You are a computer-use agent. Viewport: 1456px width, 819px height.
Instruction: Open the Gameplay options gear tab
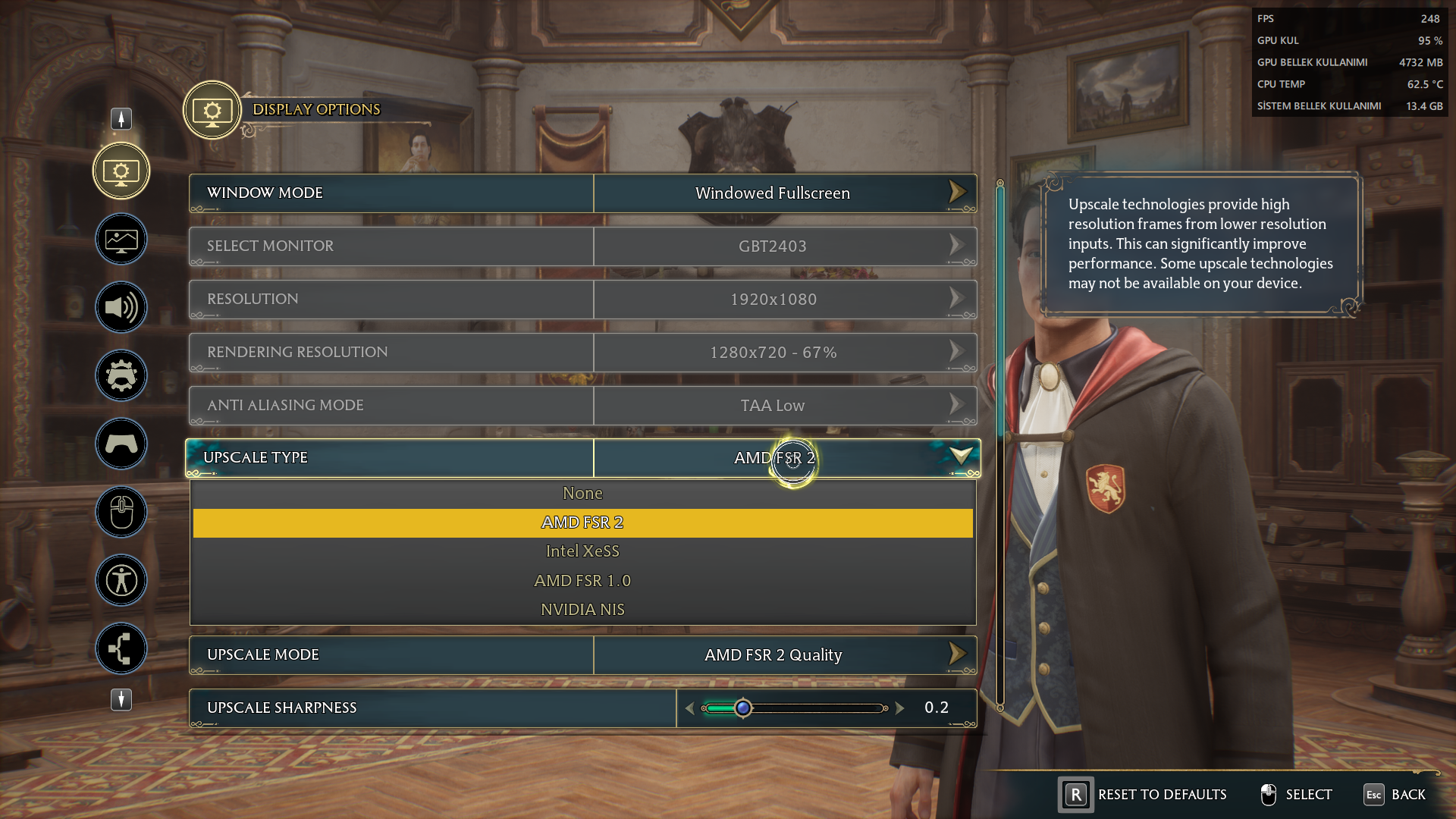[121, 376]
